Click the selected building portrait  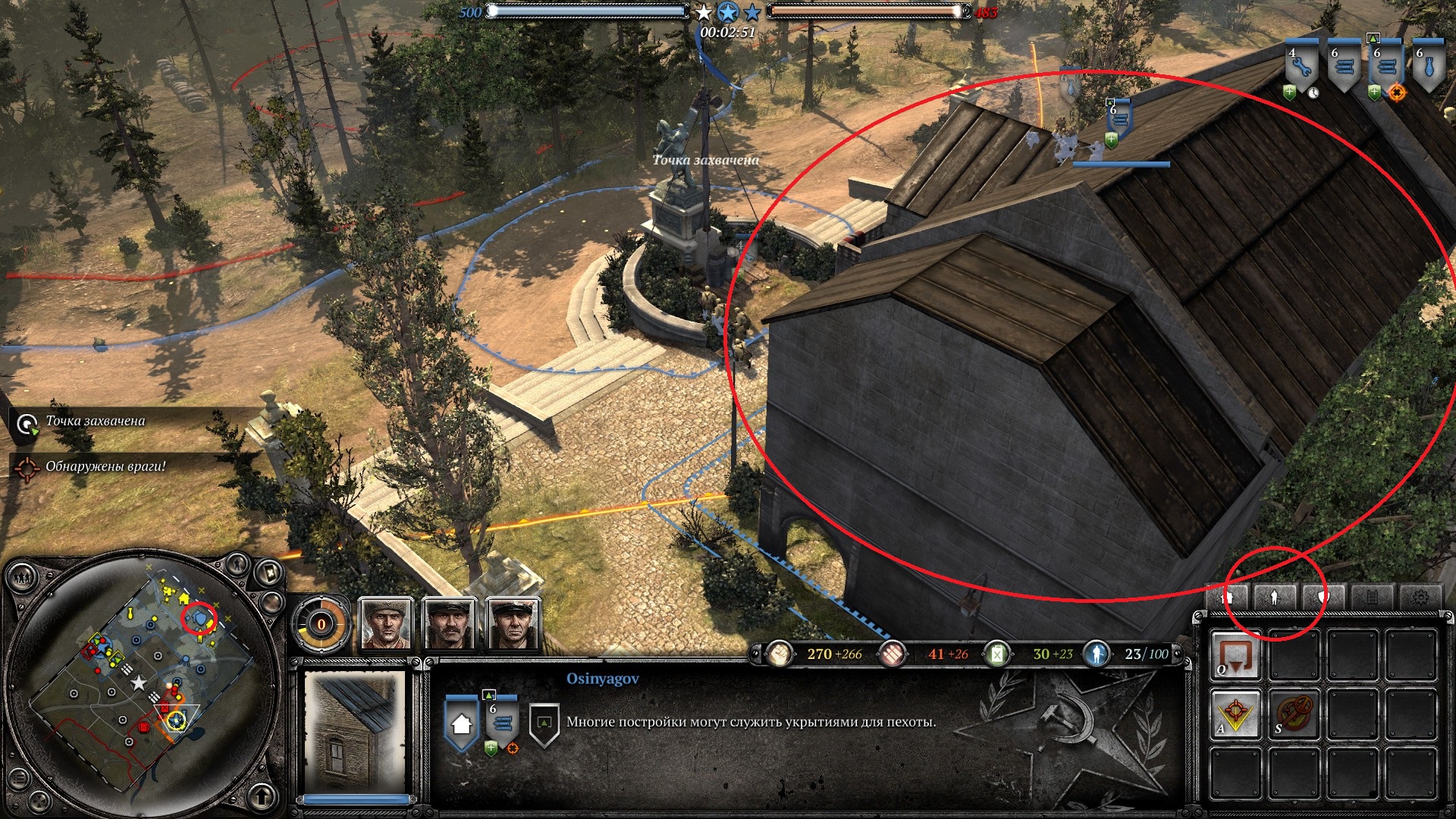click(354, 732)
